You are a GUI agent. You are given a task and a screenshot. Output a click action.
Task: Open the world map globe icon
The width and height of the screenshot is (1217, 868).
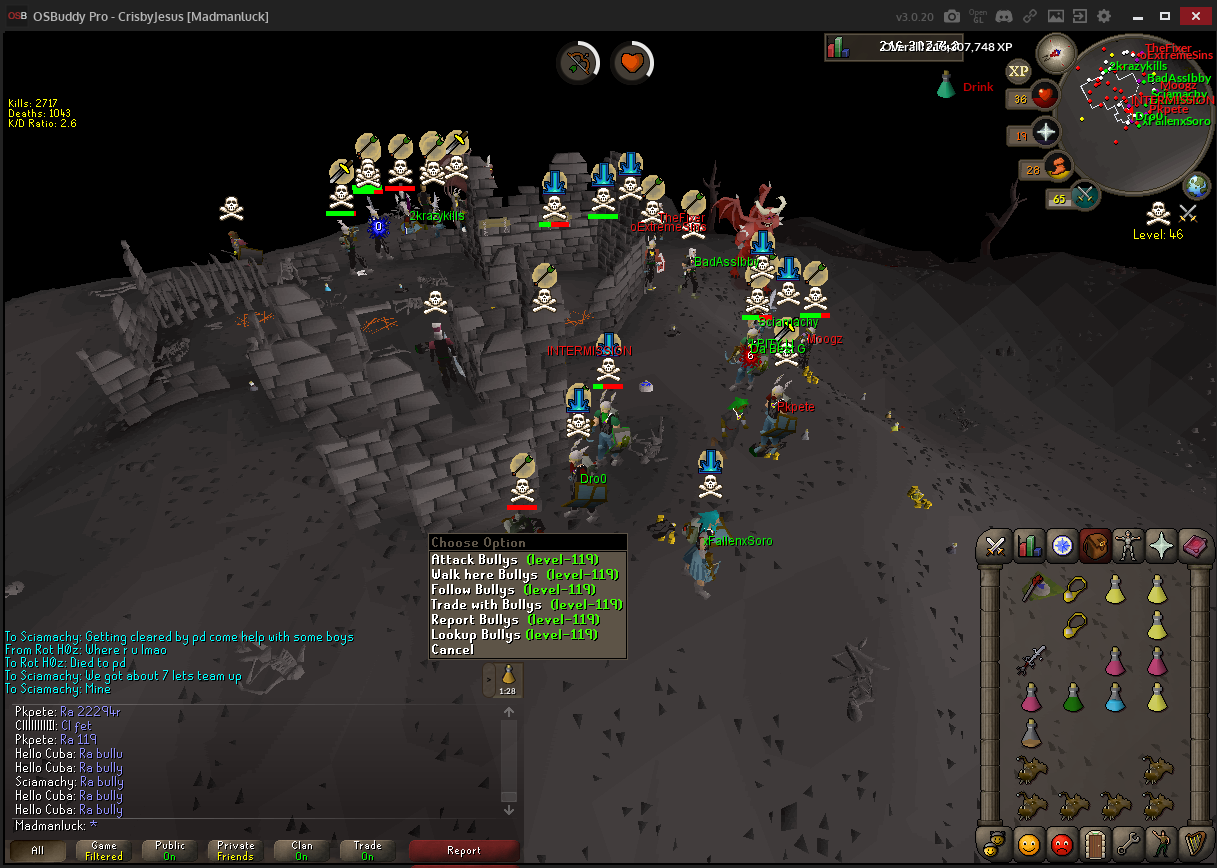click(x=1197, y=185)
